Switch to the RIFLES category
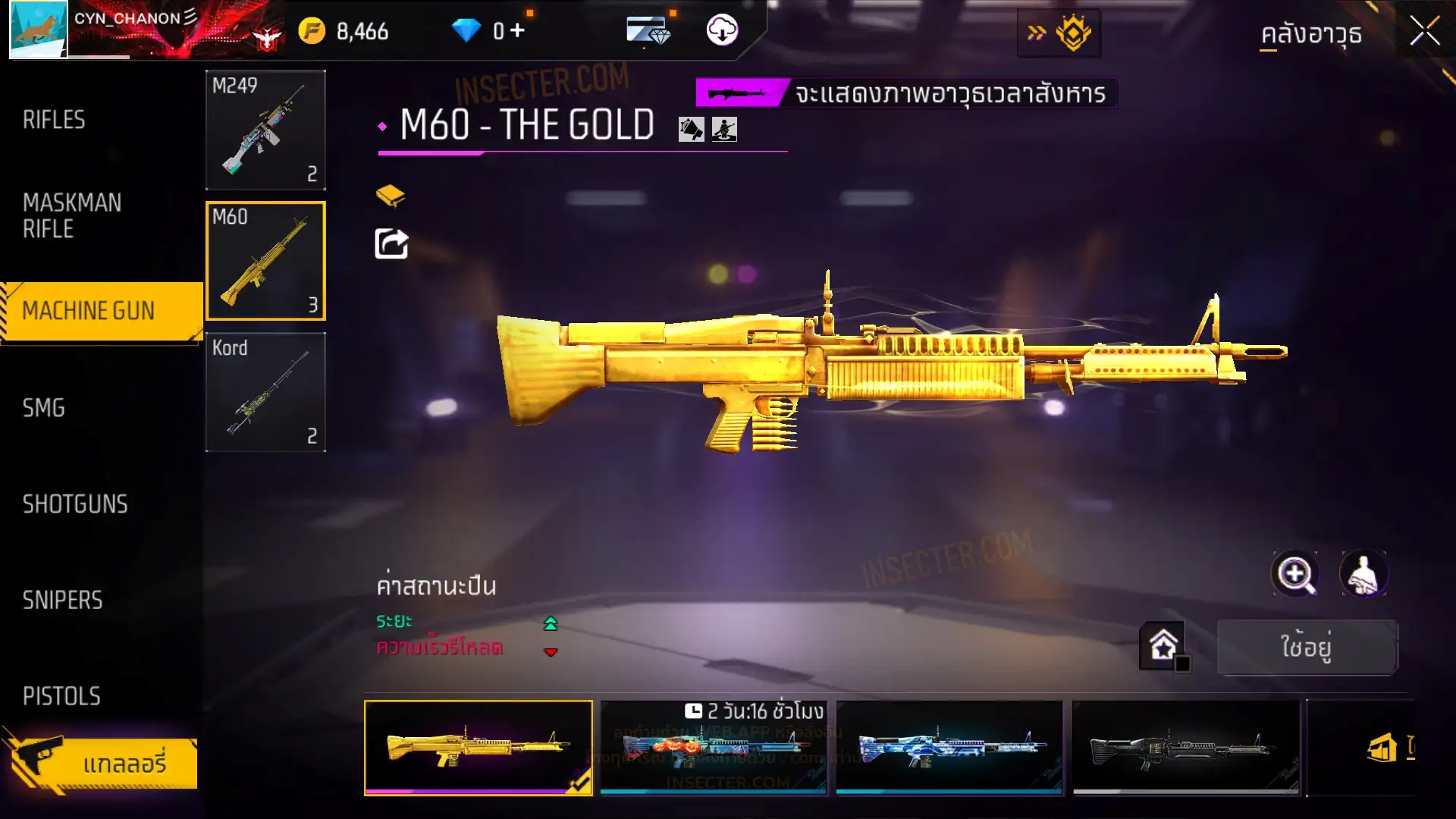This screenshot has height=819, width=1456. click(55, 120)
